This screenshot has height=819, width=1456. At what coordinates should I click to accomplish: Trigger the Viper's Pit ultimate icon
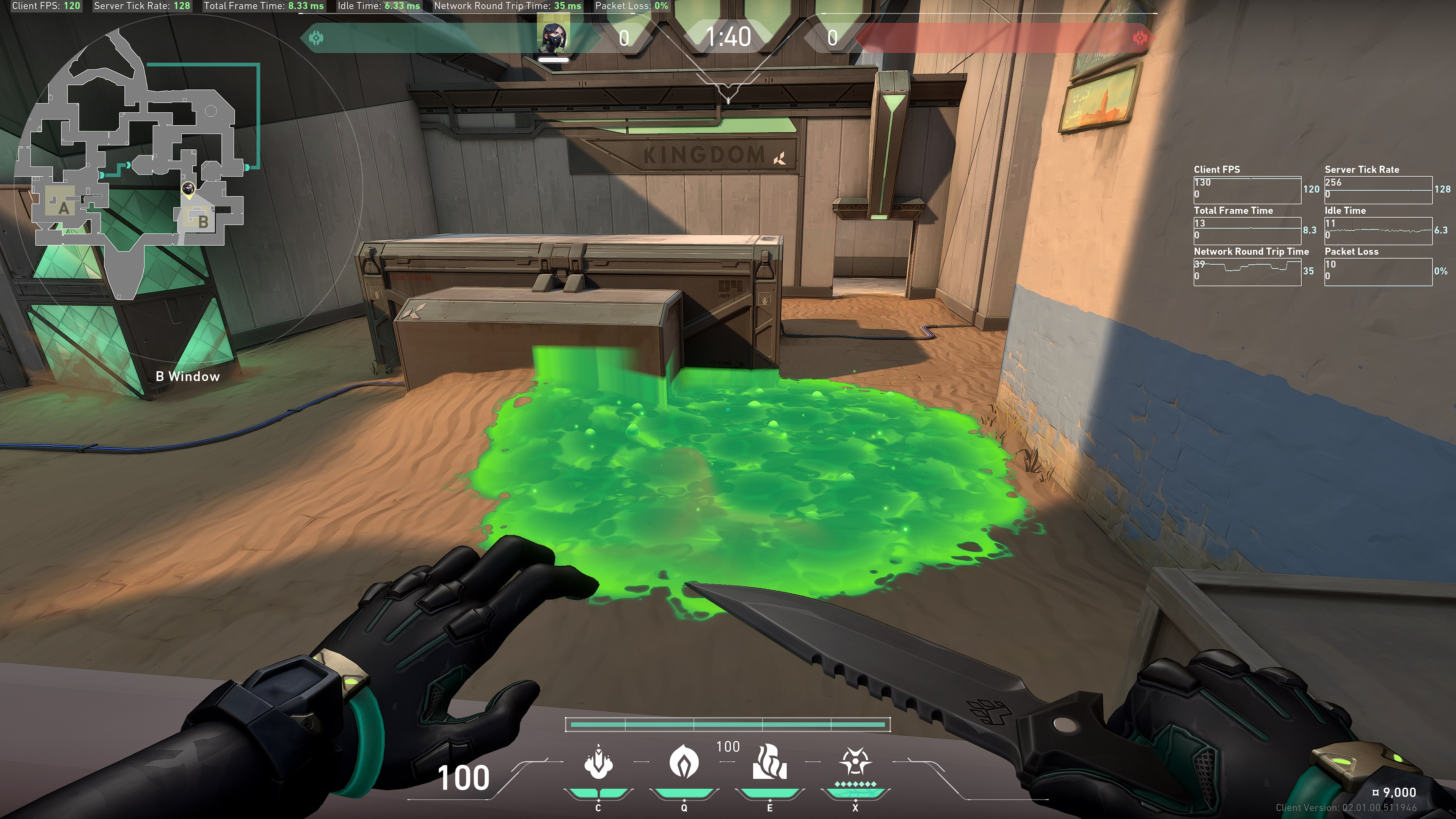[x=855, y=762]
